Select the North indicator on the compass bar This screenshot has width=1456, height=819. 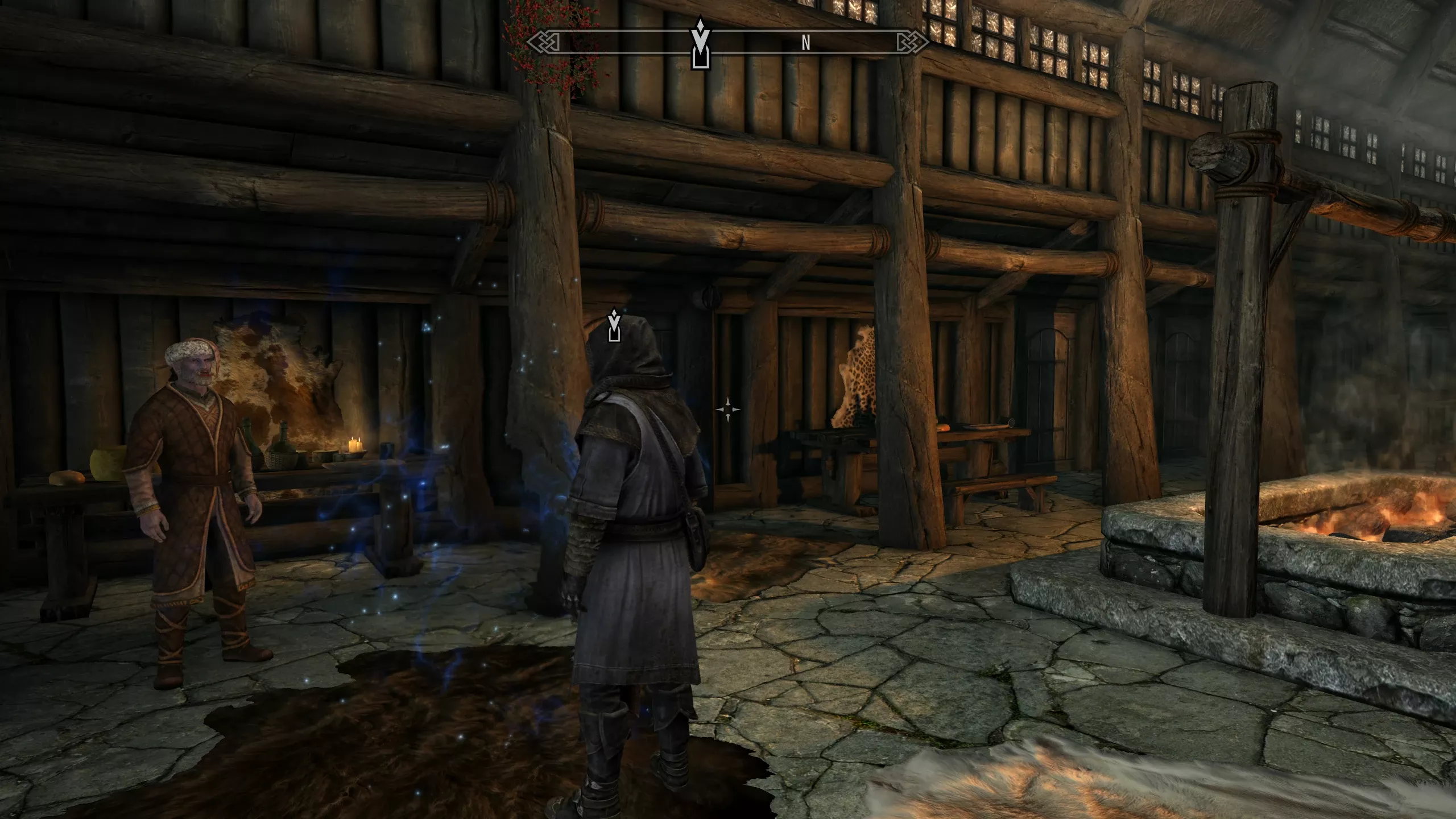pos(805,43)
